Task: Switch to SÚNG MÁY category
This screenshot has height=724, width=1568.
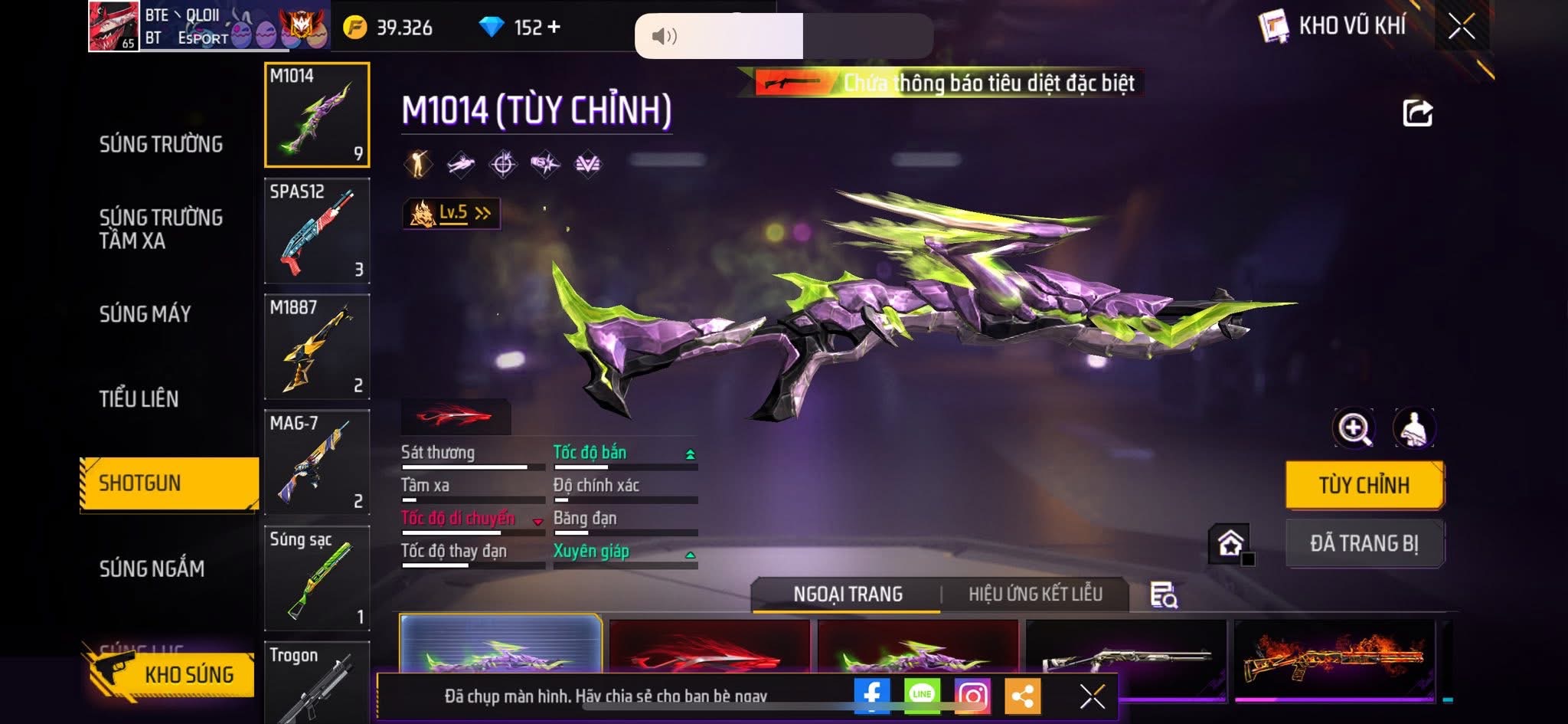Action: pyautogui.click(x=145, y=313)
